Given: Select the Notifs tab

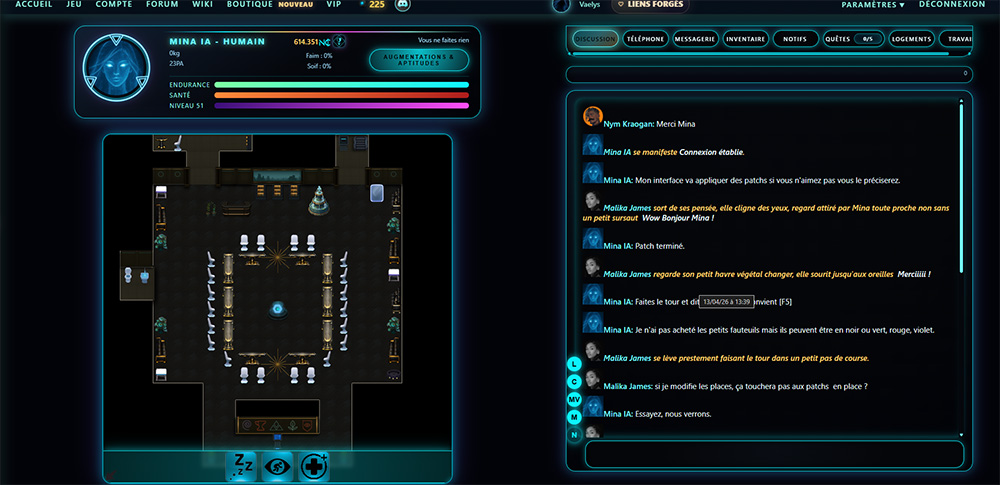Looking at the screenshot, I should pos(795,40).
